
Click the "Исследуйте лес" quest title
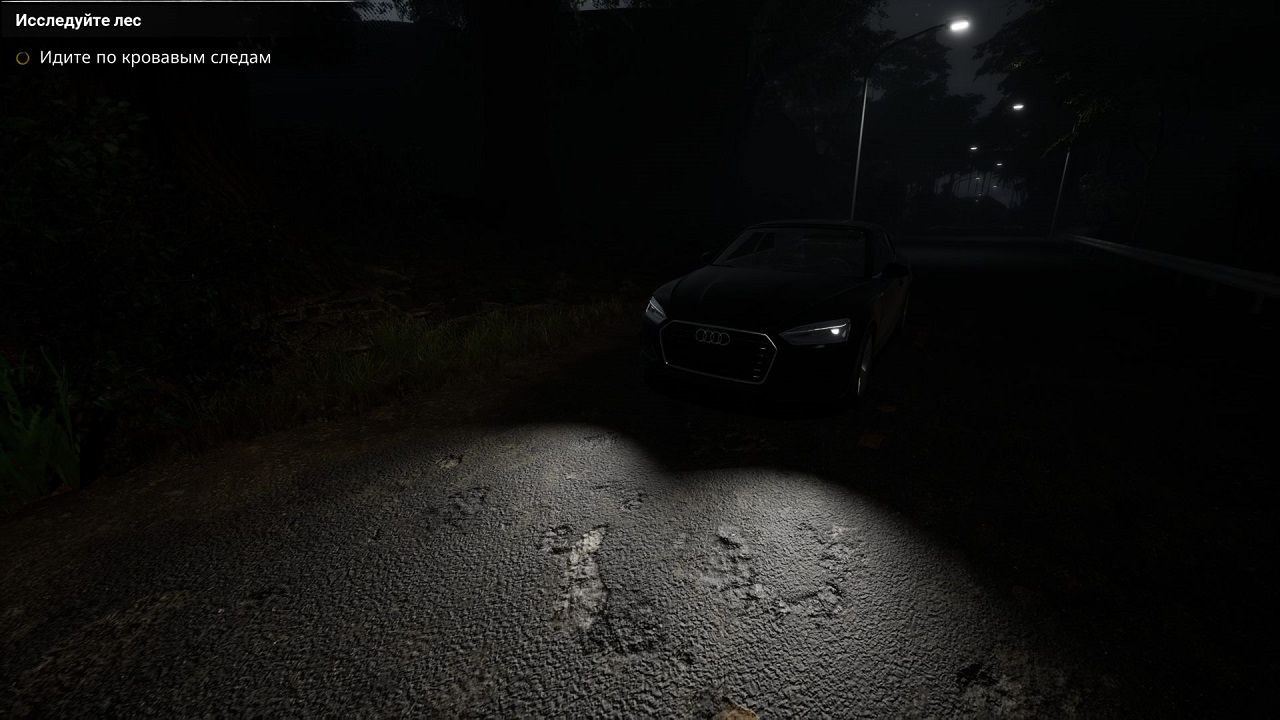click(78, 20)
